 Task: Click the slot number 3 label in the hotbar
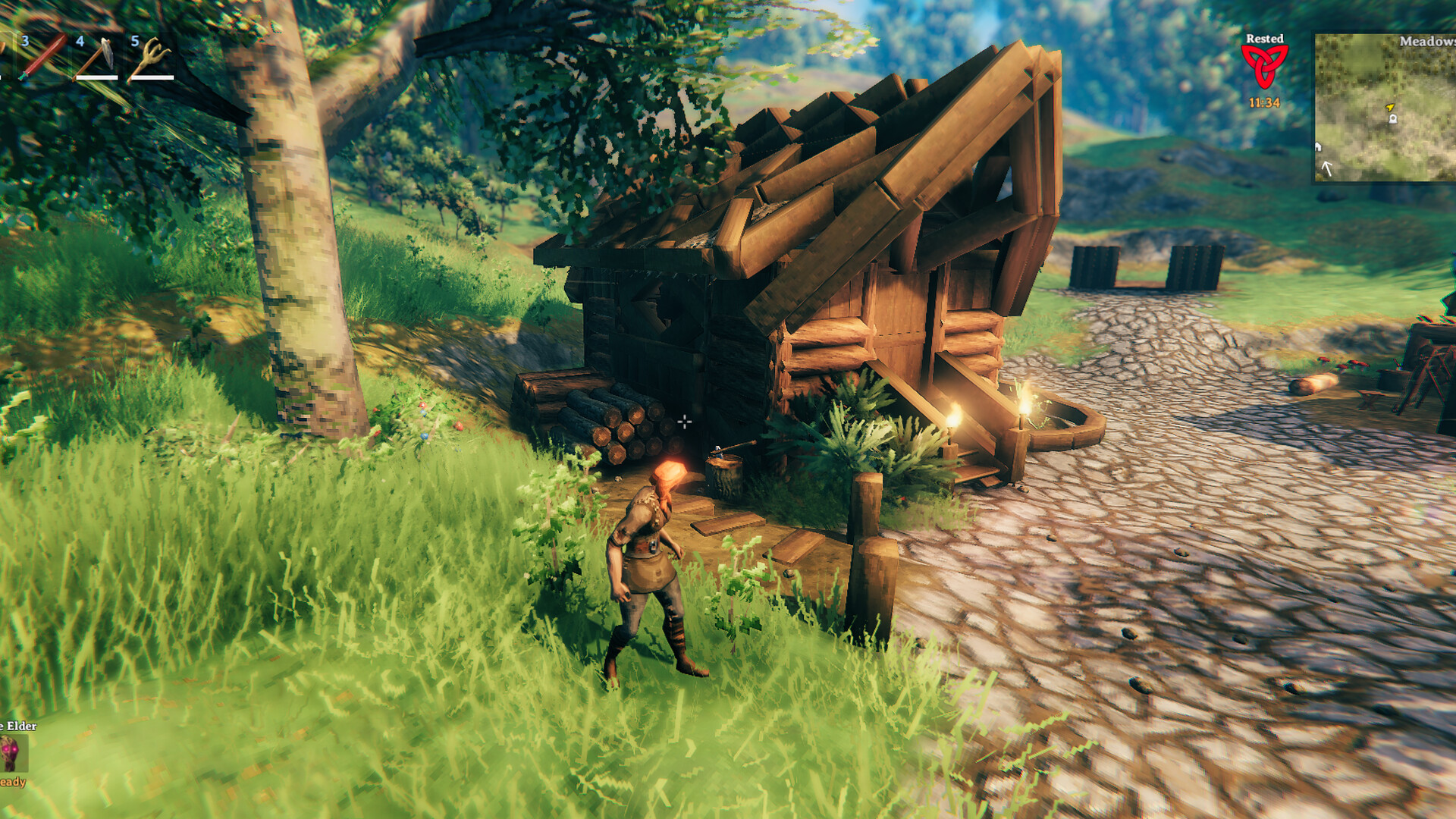[x=26, y=42]
